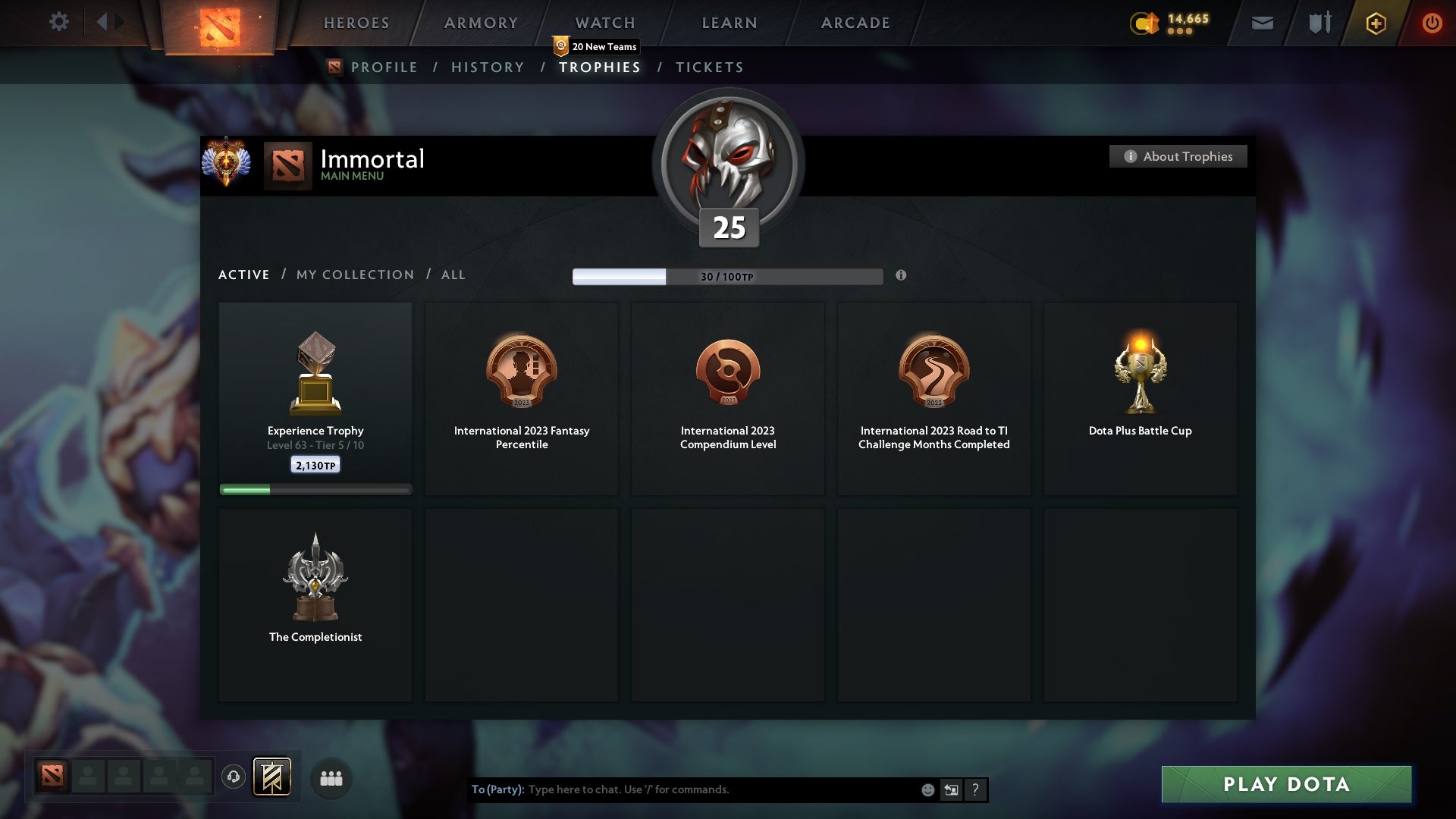Open the Armory shield and sword icon
The width and height of the screenshot is (1456, 819).
tap(1319, 23)
